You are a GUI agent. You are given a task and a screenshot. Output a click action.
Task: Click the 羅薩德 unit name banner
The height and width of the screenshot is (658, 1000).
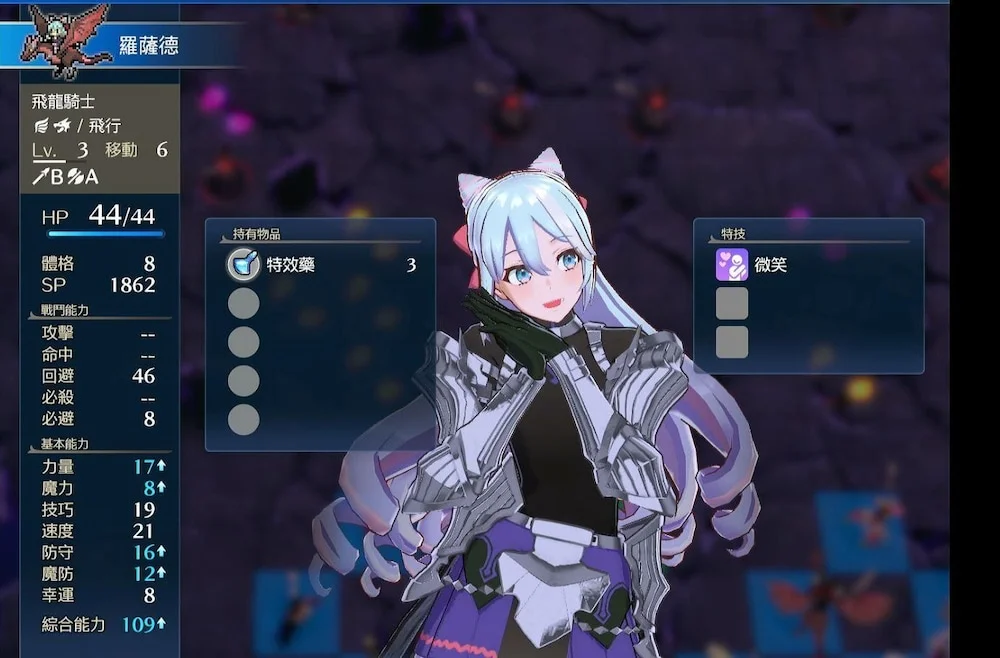pyautogui.click(x=148, y=46)
